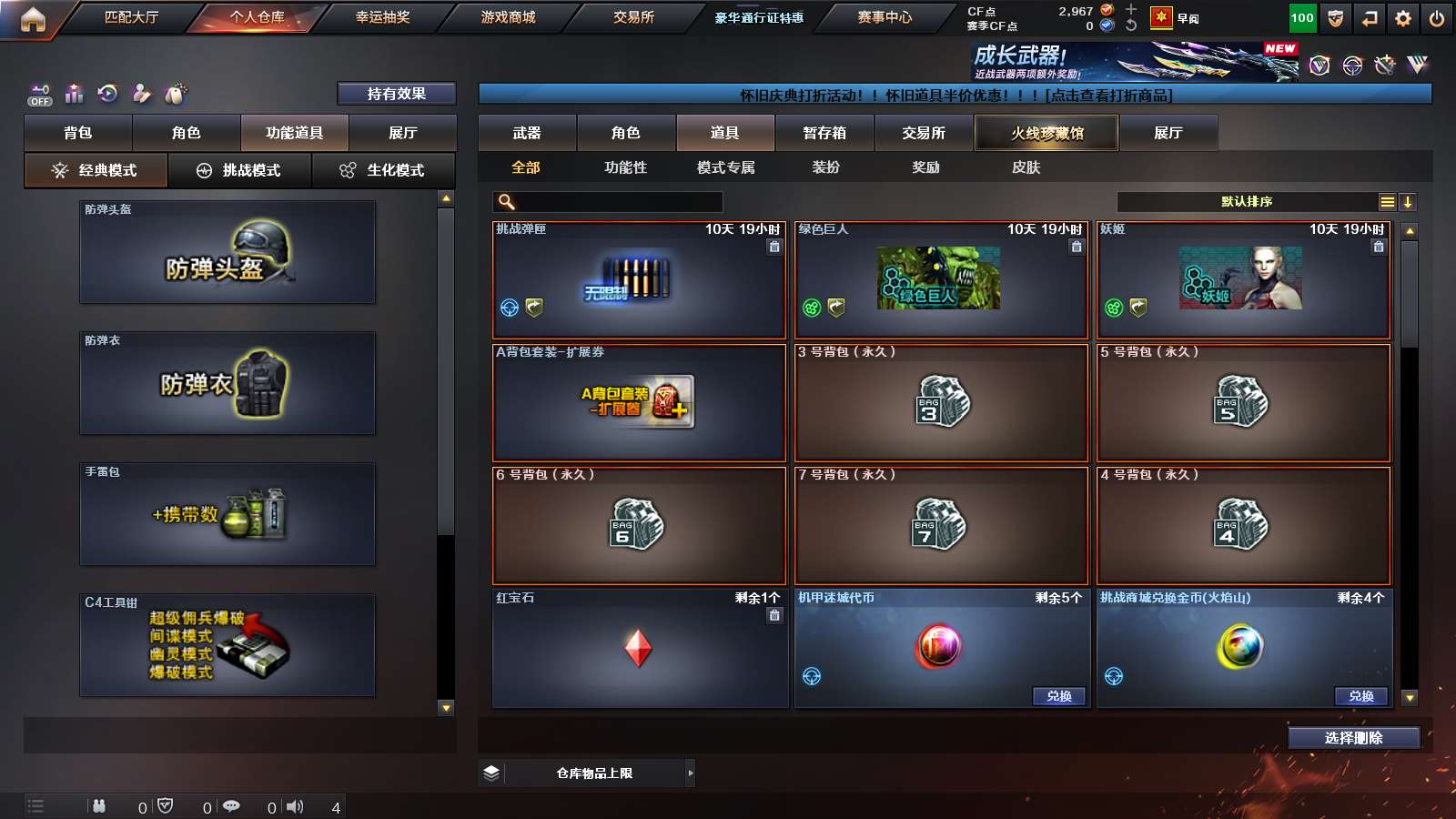Screen dimensions: 1456x819
Task: Select the 挑战模式 challenge mode tab
Action: [x=240, y=170]
